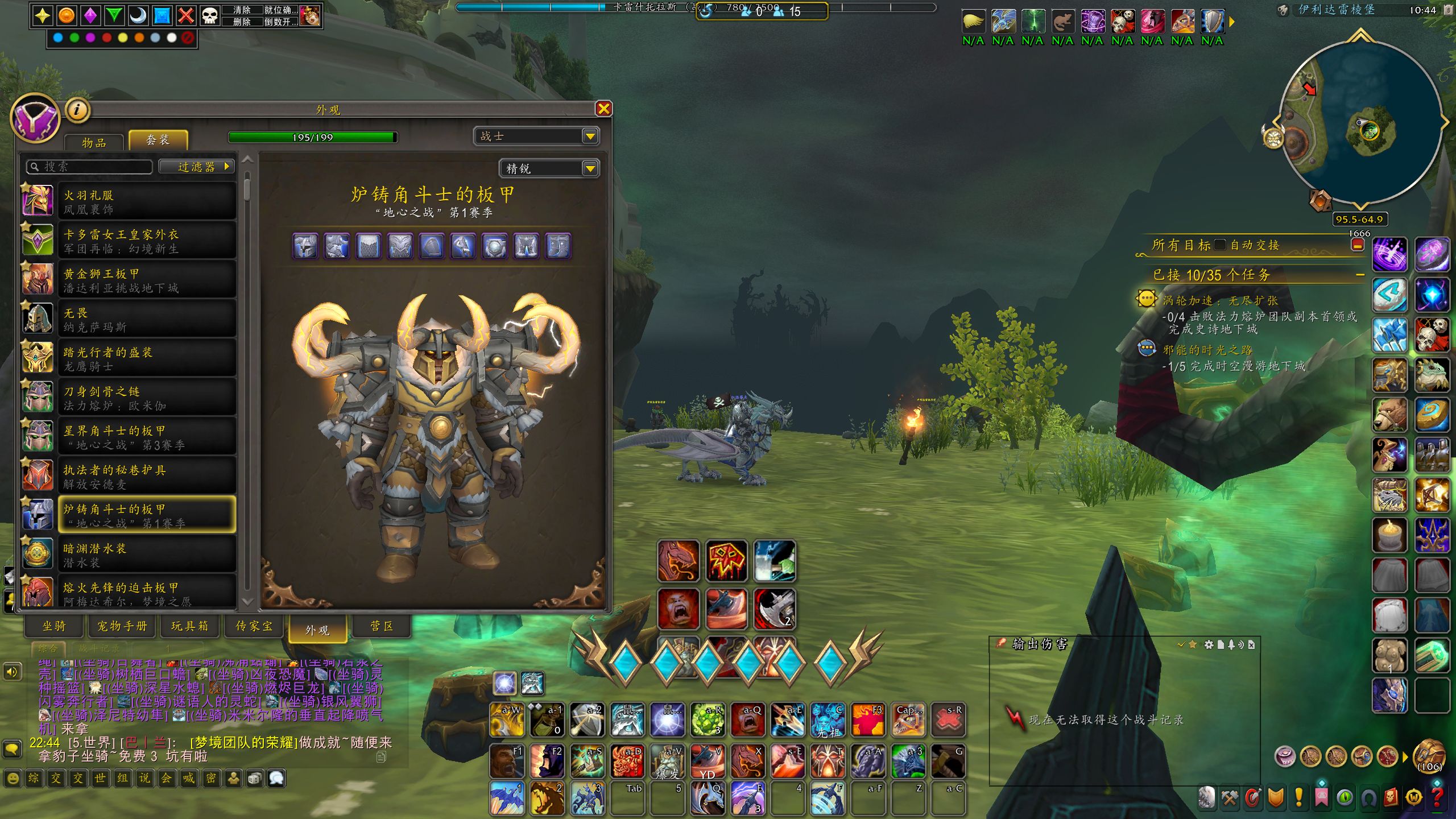This screenshot has height=819, width=1456.
Task: Open the 玩具箱 toy box tab
Action: (x=189, y=626)
